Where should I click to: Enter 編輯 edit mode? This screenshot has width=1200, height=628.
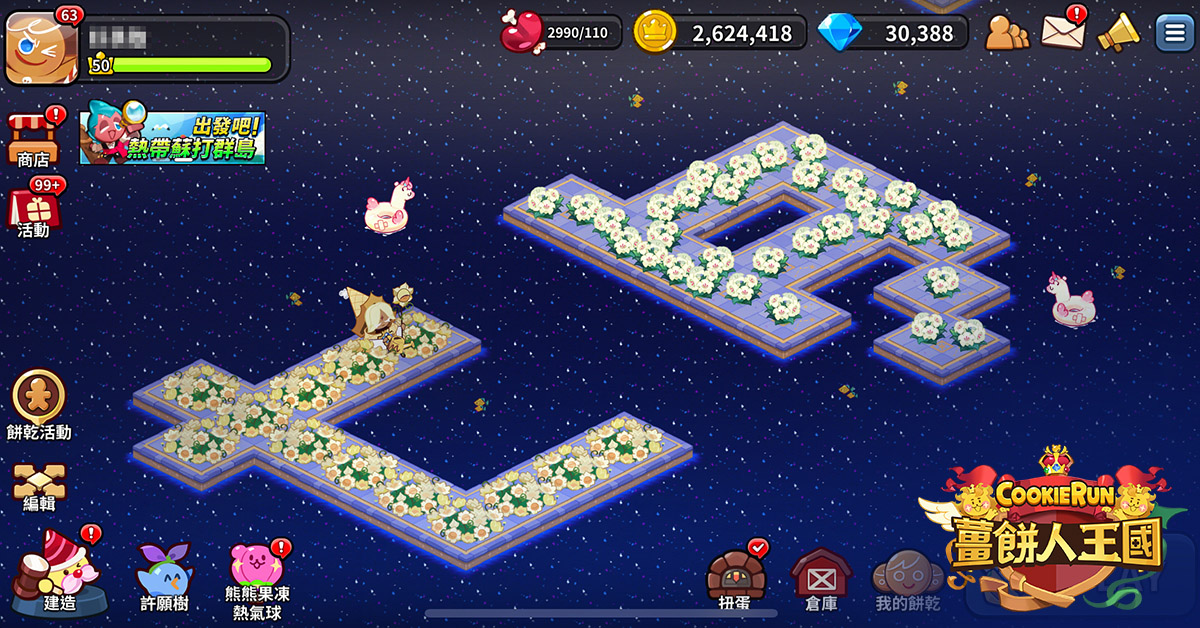pos(39,483)
